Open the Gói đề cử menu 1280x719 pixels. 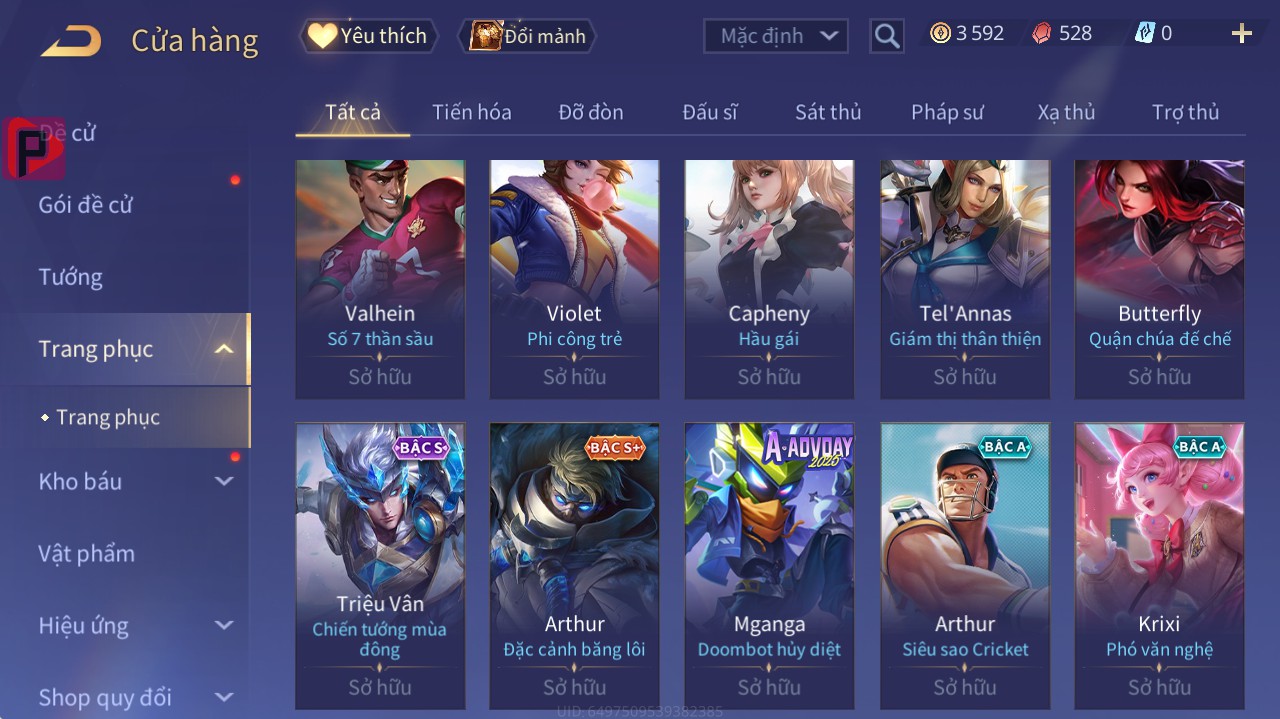[x=86, y=205]
